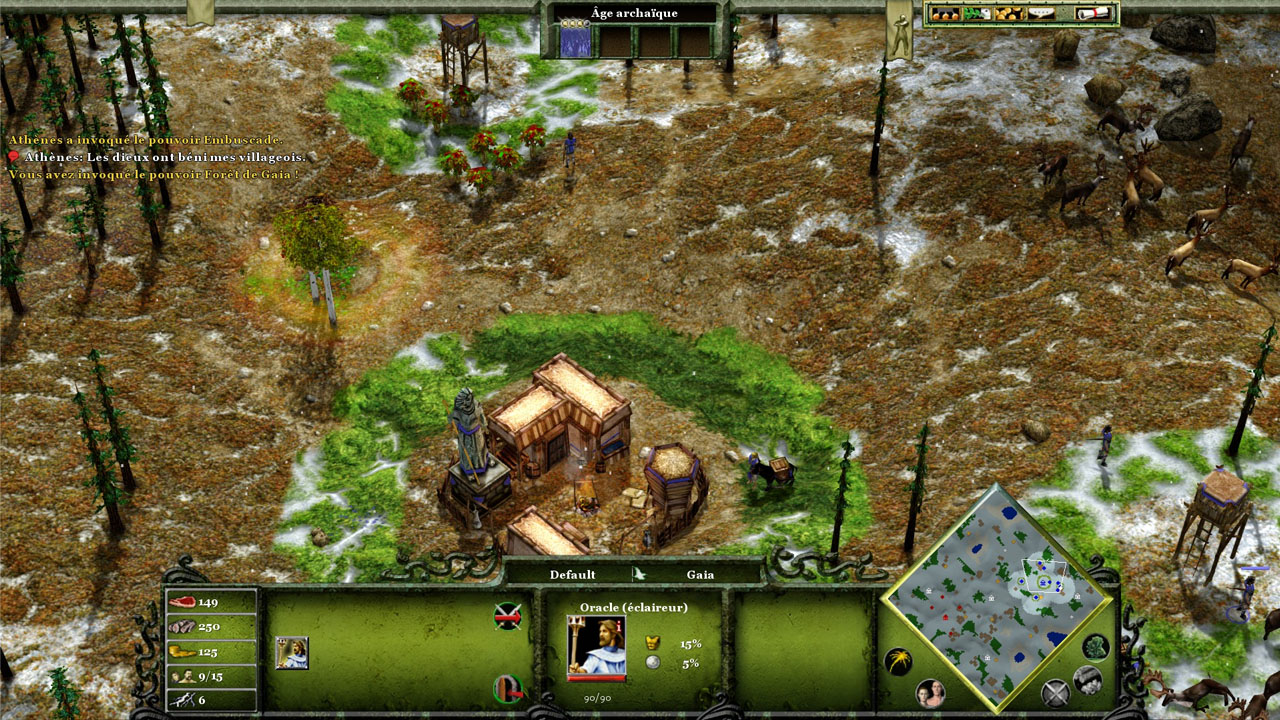
Task: Click the gold coins toolbar icon
Action: 1008,14
